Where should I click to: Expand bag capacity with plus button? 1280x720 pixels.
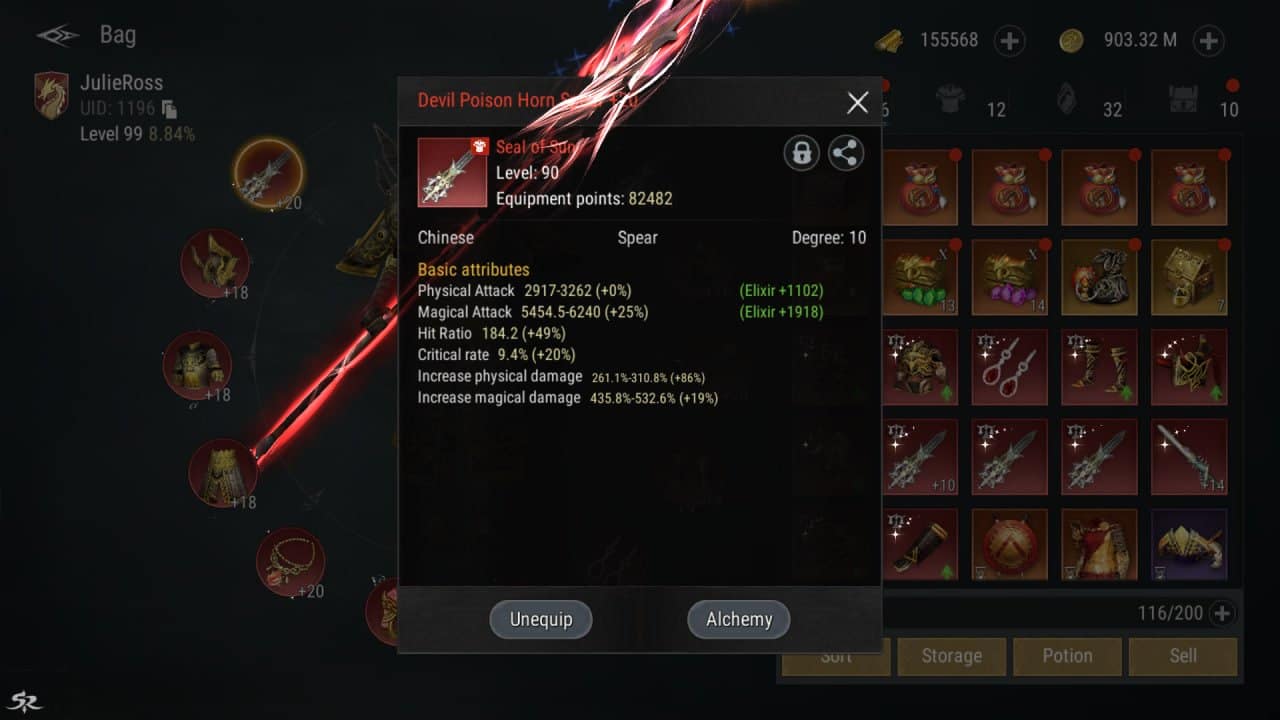point(1221,613)
